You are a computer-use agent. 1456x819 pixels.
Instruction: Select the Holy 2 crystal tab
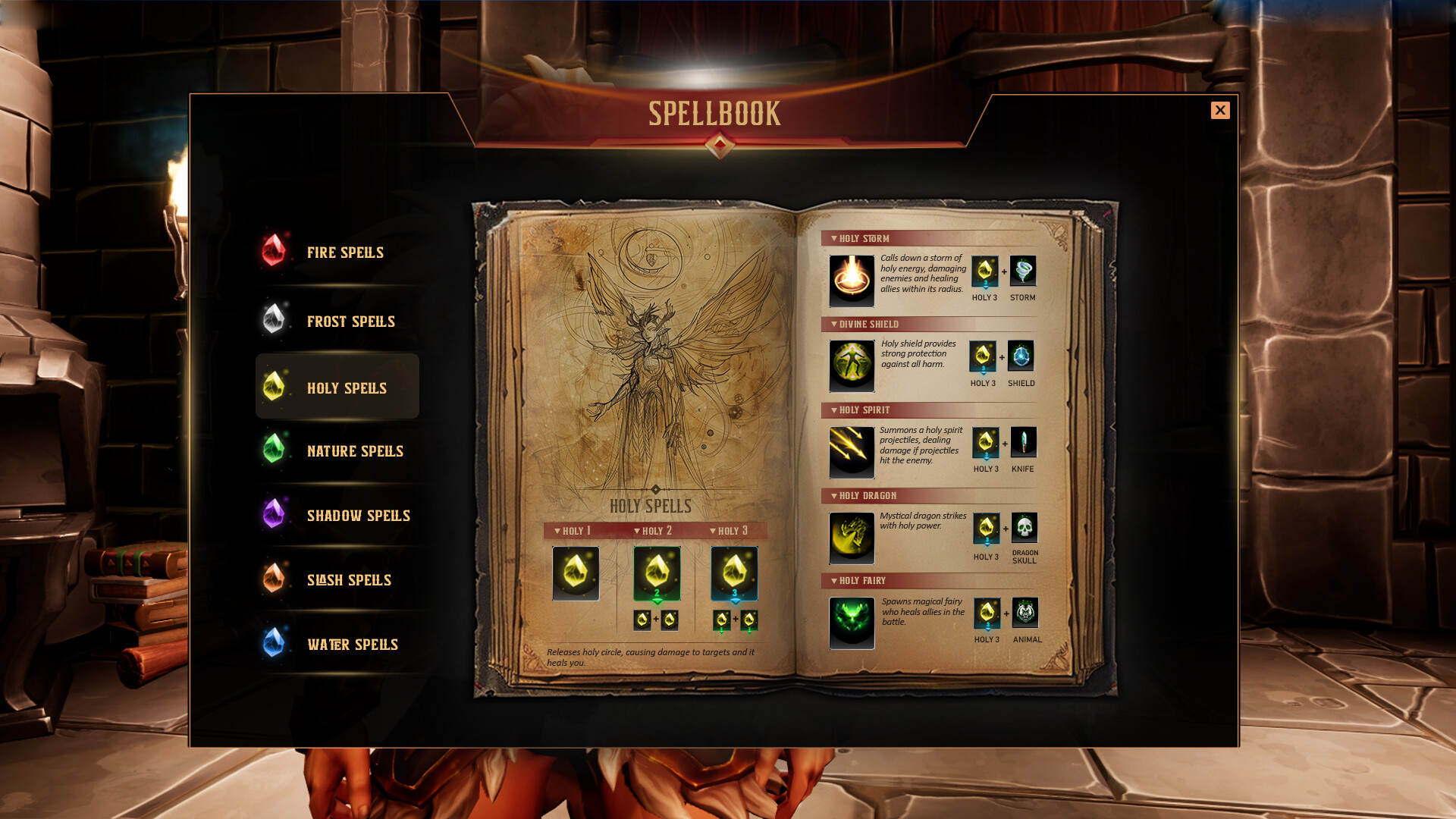click(x=656, y=531)
